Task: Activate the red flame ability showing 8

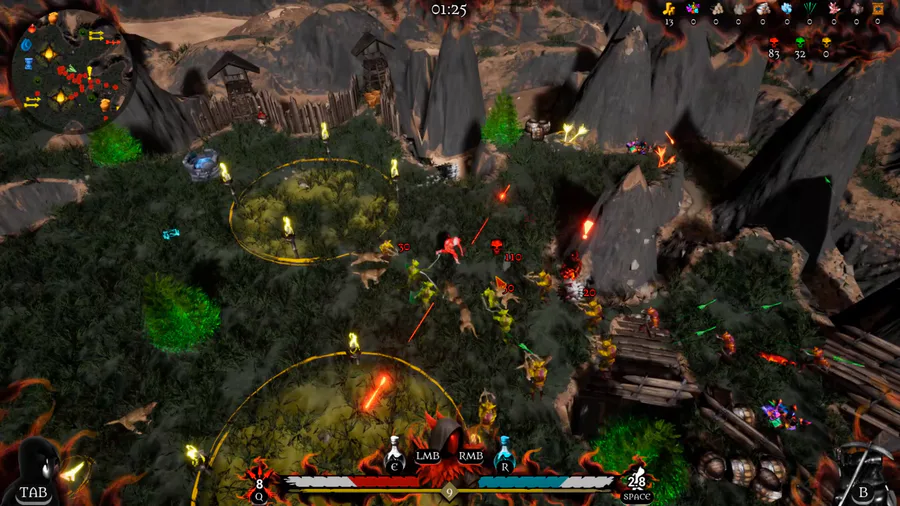Action: pyautogui.click(x=260, y=479)
